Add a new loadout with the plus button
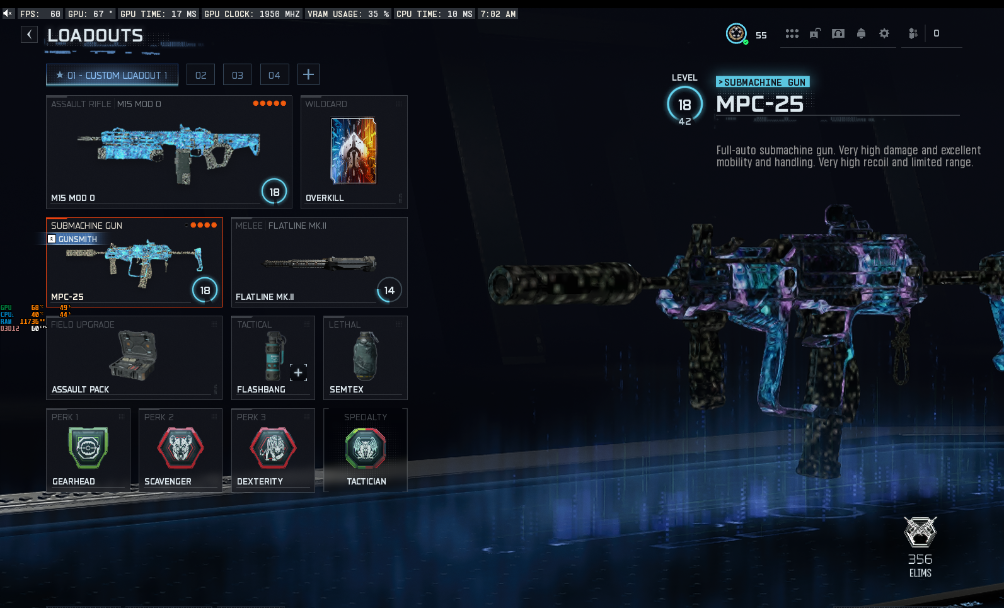The width and height of the screenshot is (1004, 608). (x=308, y=75)
